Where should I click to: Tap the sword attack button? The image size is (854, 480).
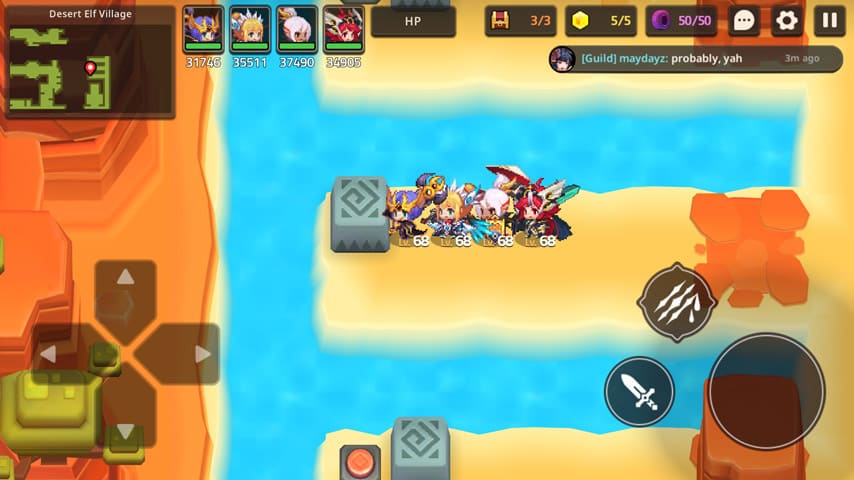(x=639, y=391)
